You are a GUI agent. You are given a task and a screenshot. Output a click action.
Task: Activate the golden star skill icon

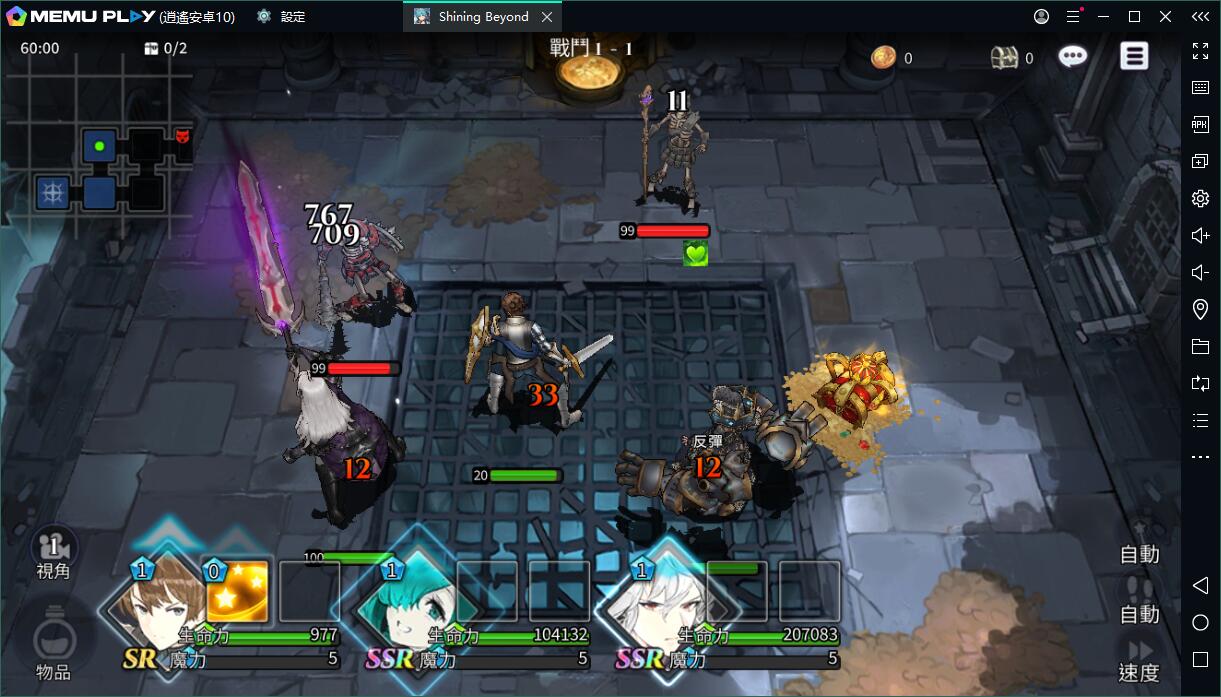(x=237, y=592)
